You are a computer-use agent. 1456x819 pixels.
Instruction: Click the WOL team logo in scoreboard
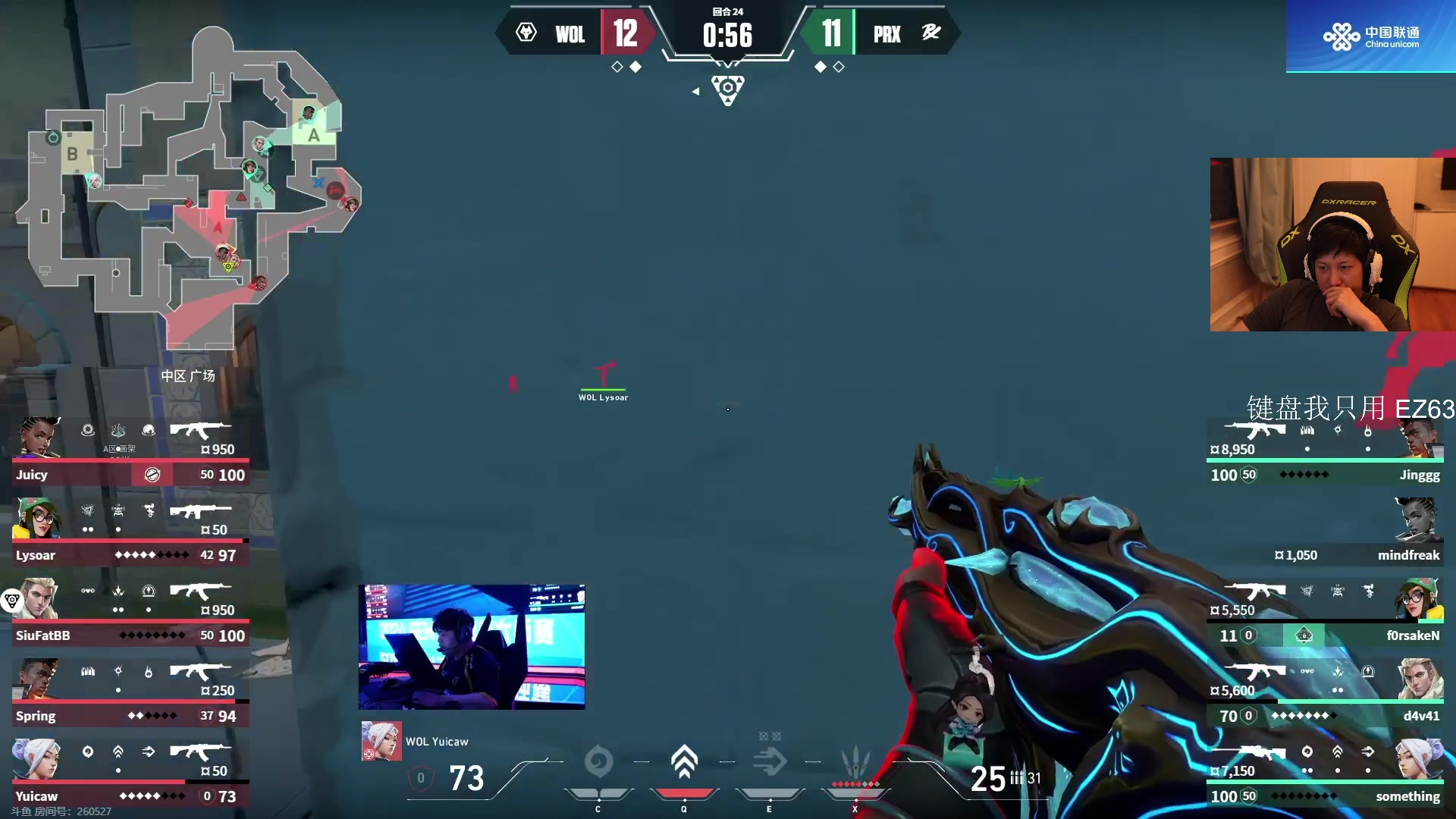(x=526, y=33)
